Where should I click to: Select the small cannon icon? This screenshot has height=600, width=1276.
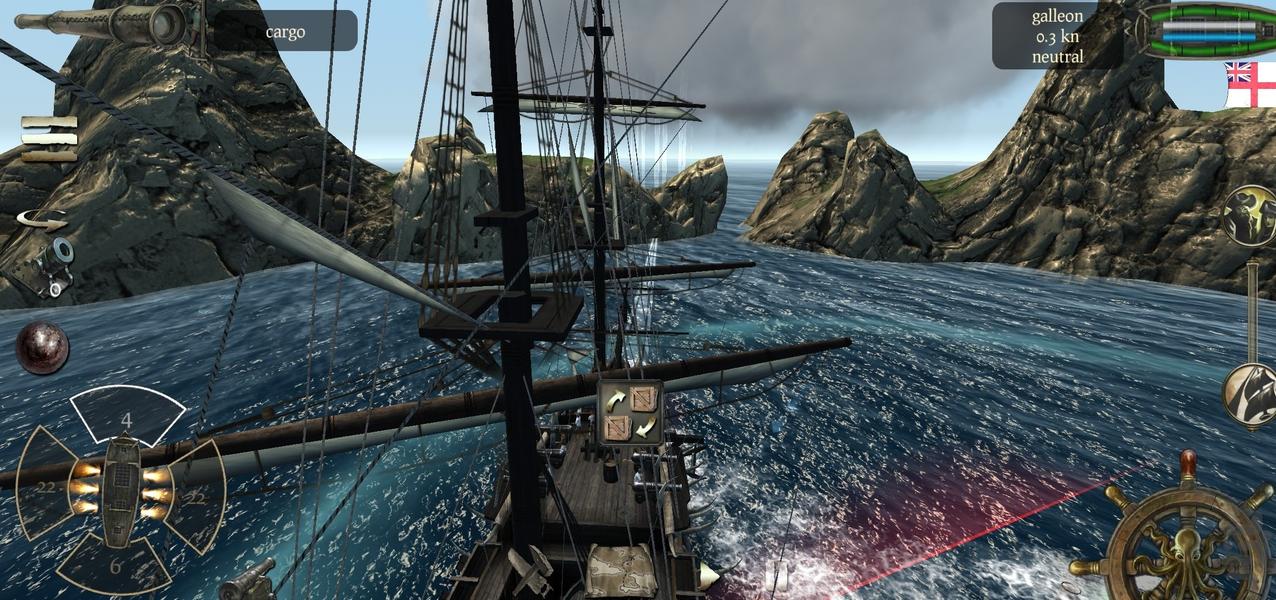(x=49, y=264)
